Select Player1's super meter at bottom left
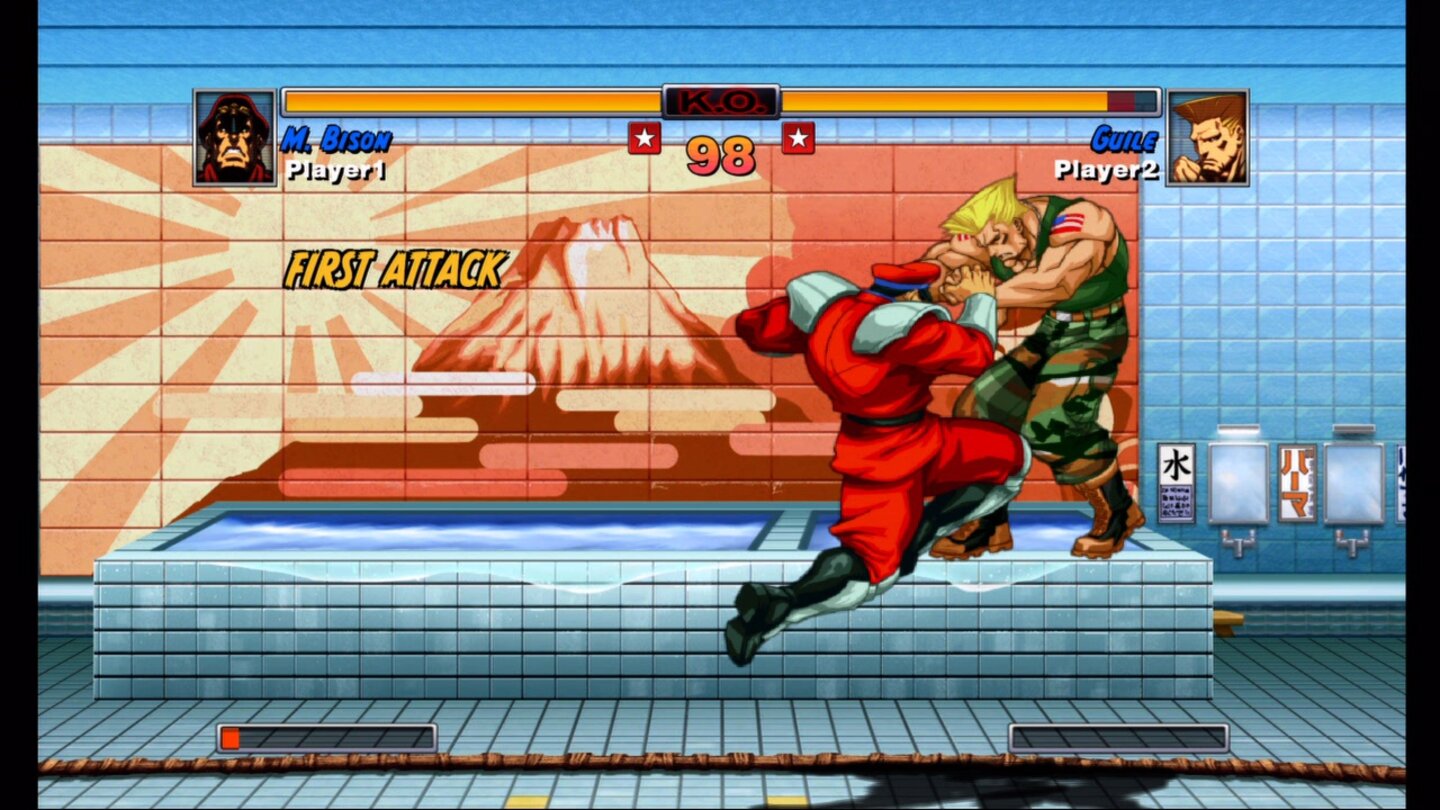This screenshot has height=810, width=1440. (326, 738)
